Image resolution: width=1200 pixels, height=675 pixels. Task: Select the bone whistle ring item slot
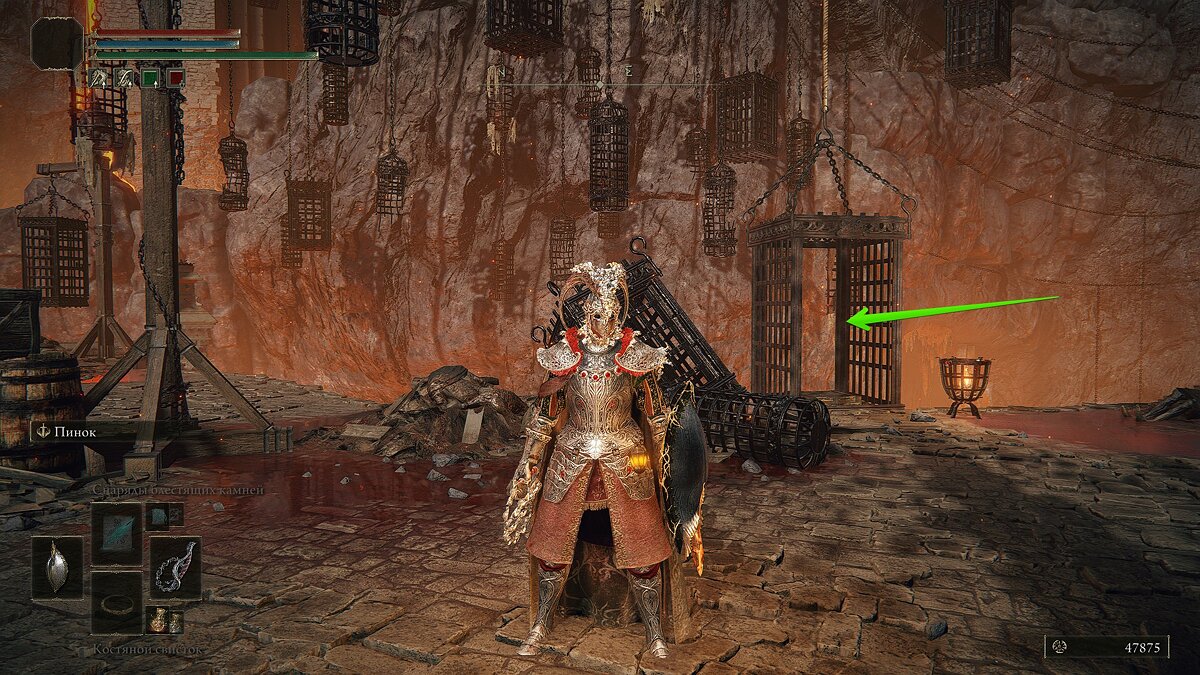point(116,602)
